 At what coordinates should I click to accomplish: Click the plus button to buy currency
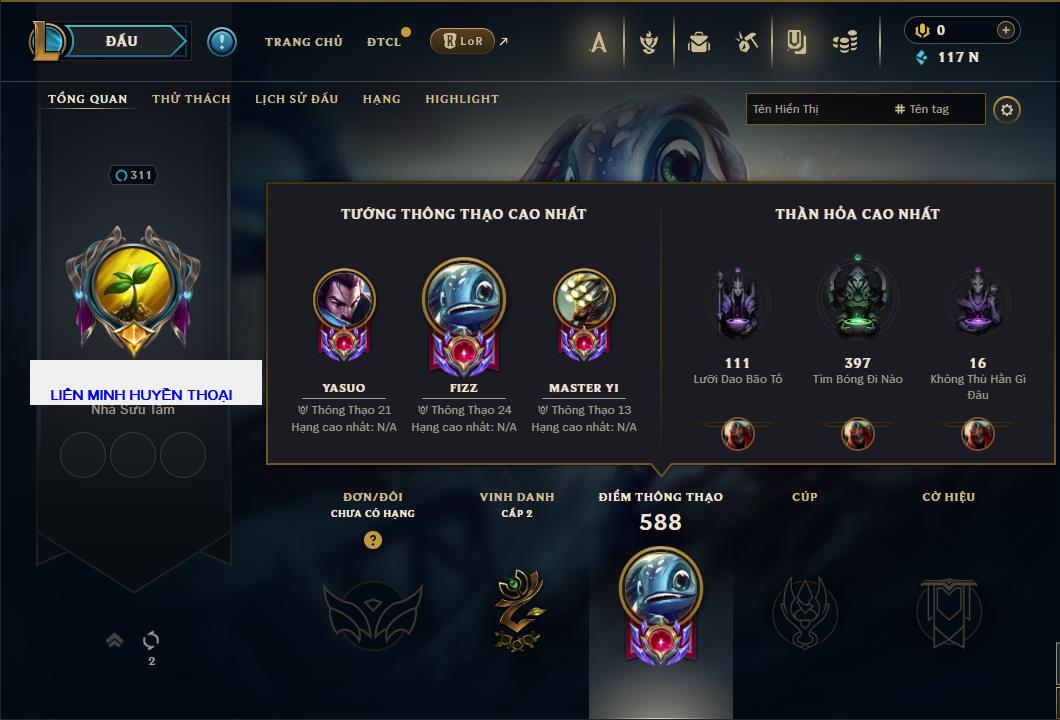click(x=1006, y=30)
